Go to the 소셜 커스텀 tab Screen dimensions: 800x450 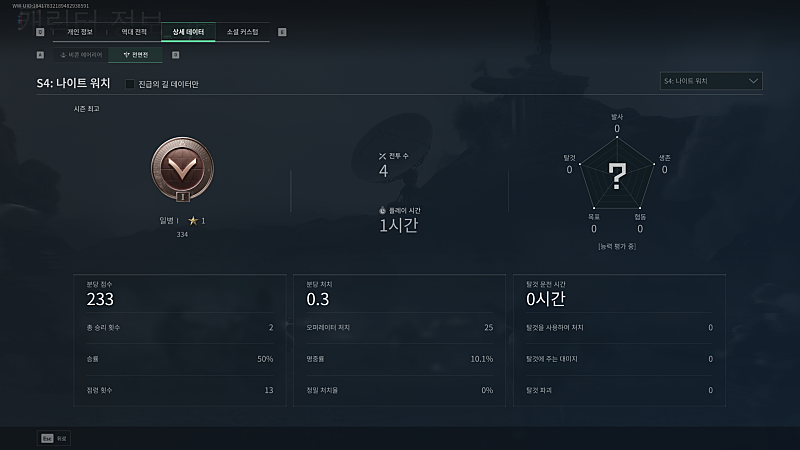coord(242,32)
